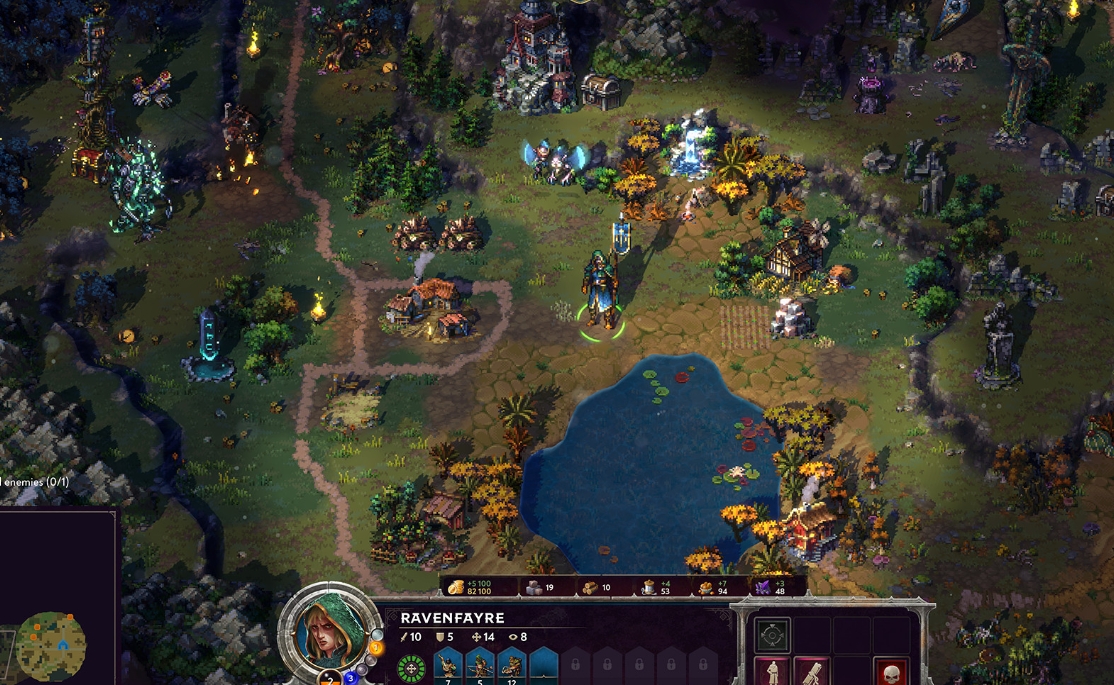Open the green formation wheel icon
Viewport: 1114px width, 685px height.
click(411, 668)
